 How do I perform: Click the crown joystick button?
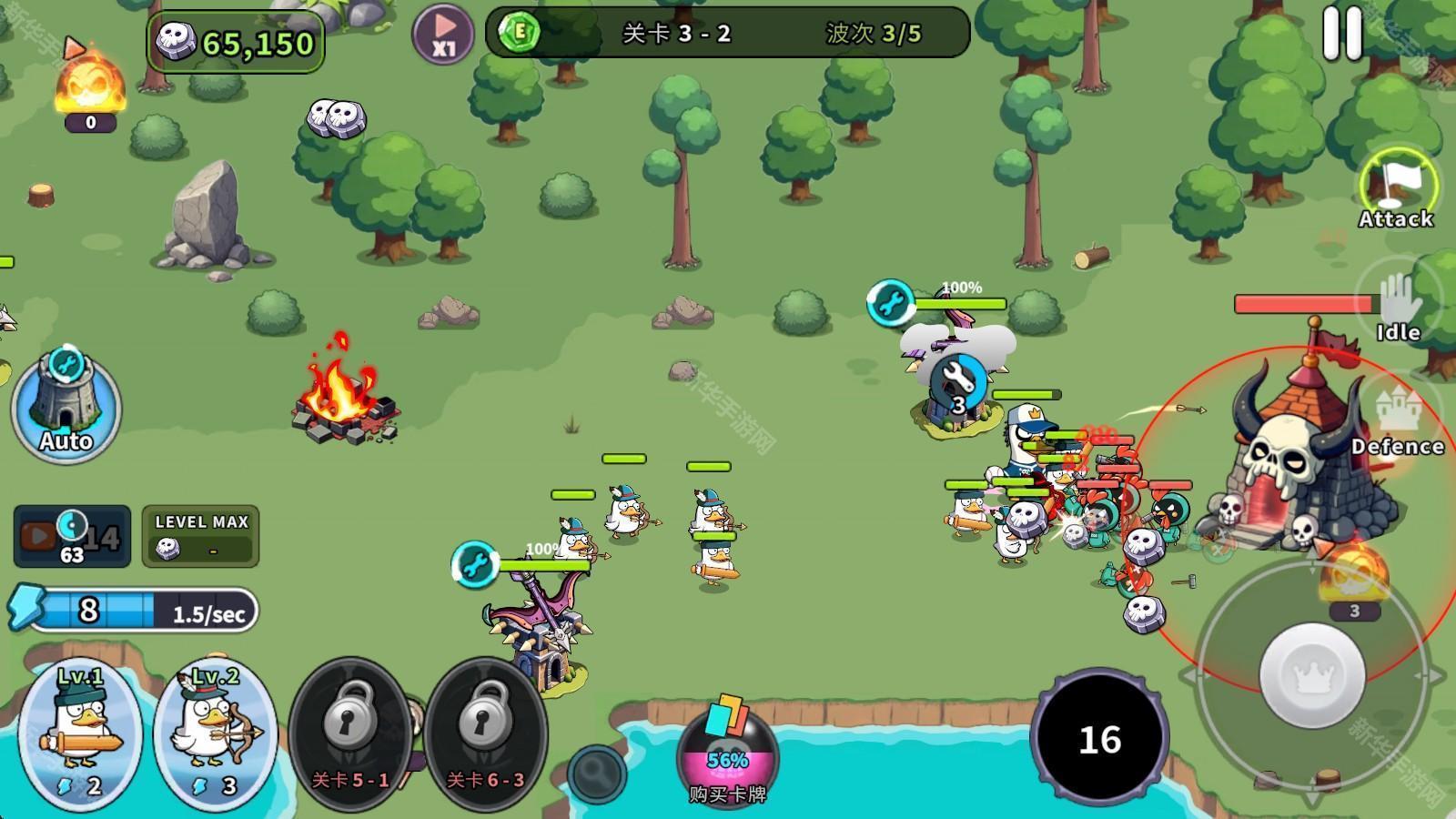tap(1311, 675)
